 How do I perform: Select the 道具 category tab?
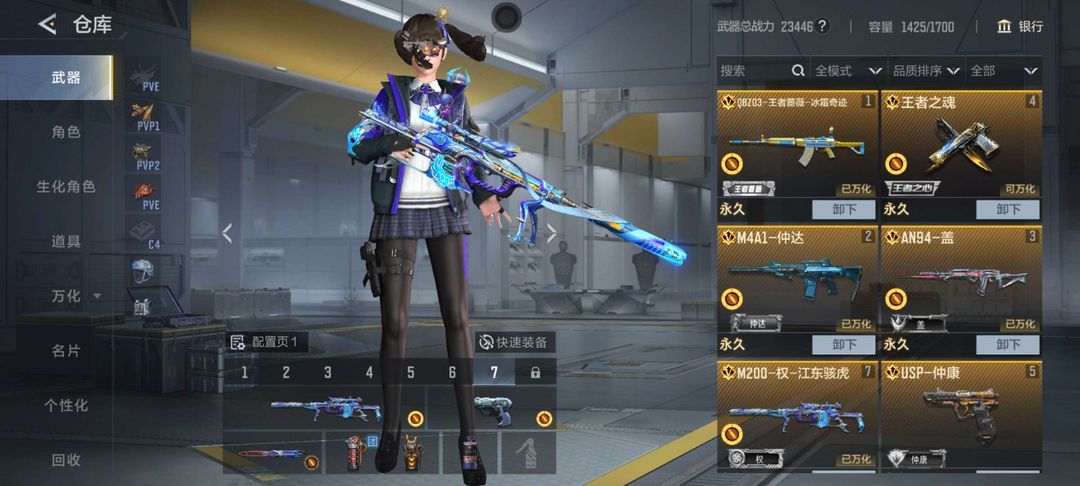[x=66, y=241]
